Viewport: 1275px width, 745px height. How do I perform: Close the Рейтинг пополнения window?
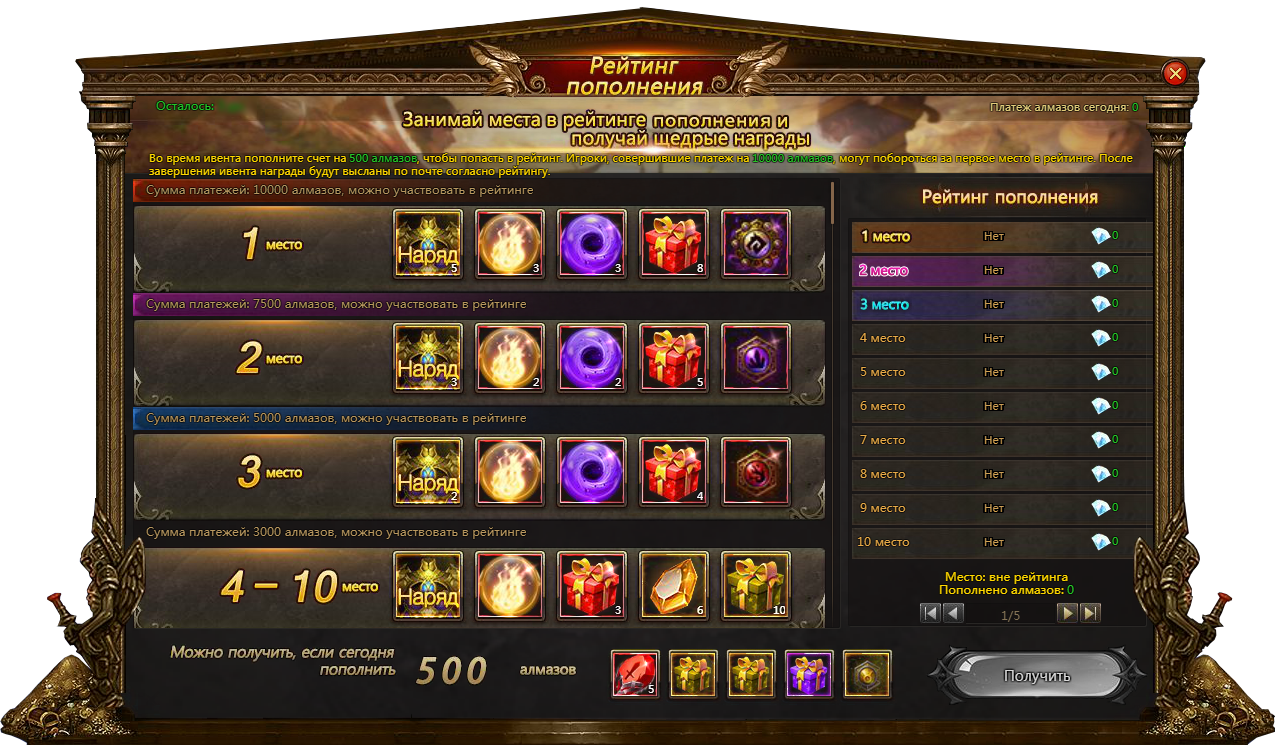tap(1175, 73)
